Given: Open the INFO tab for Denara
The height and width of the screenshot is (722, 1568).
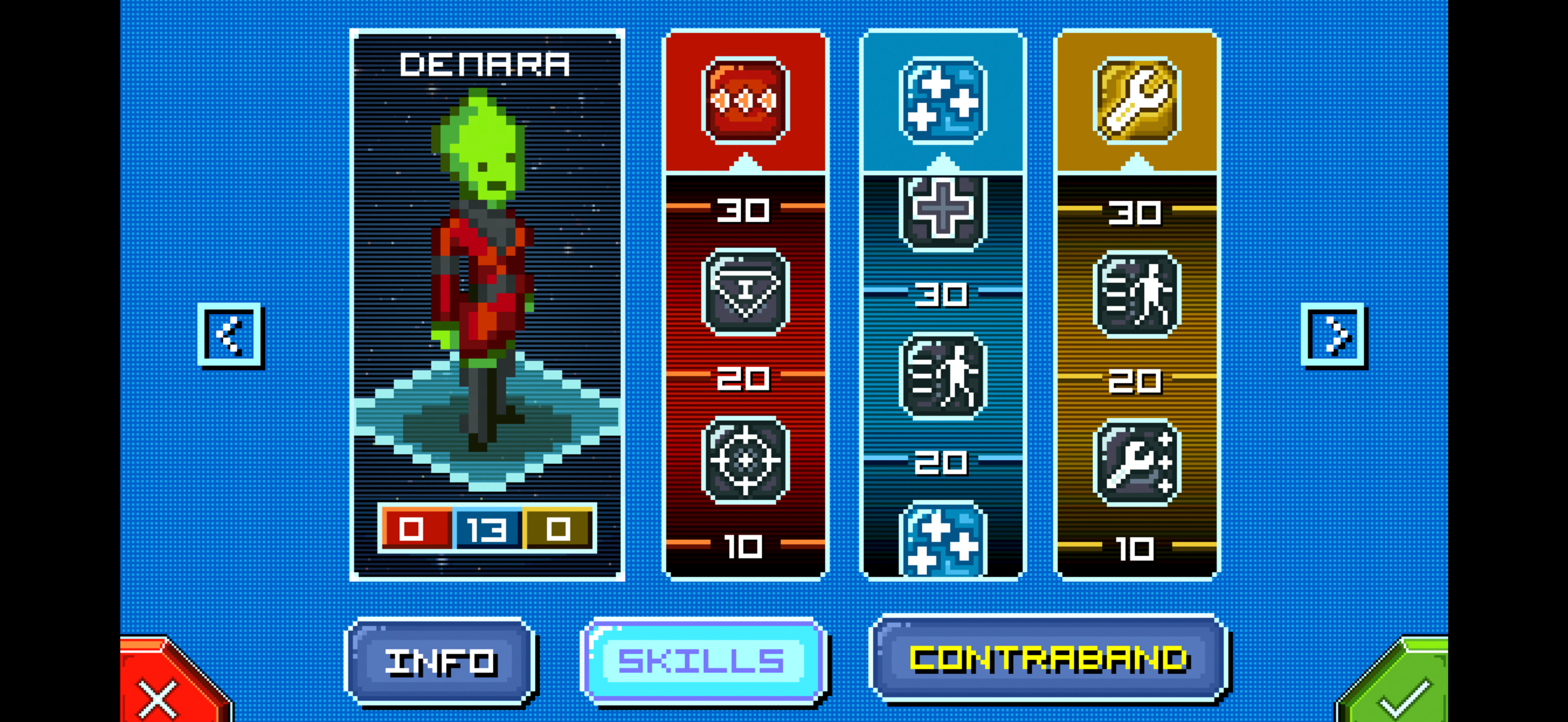Looking at the screenshot, I should (x=440, y=665).
